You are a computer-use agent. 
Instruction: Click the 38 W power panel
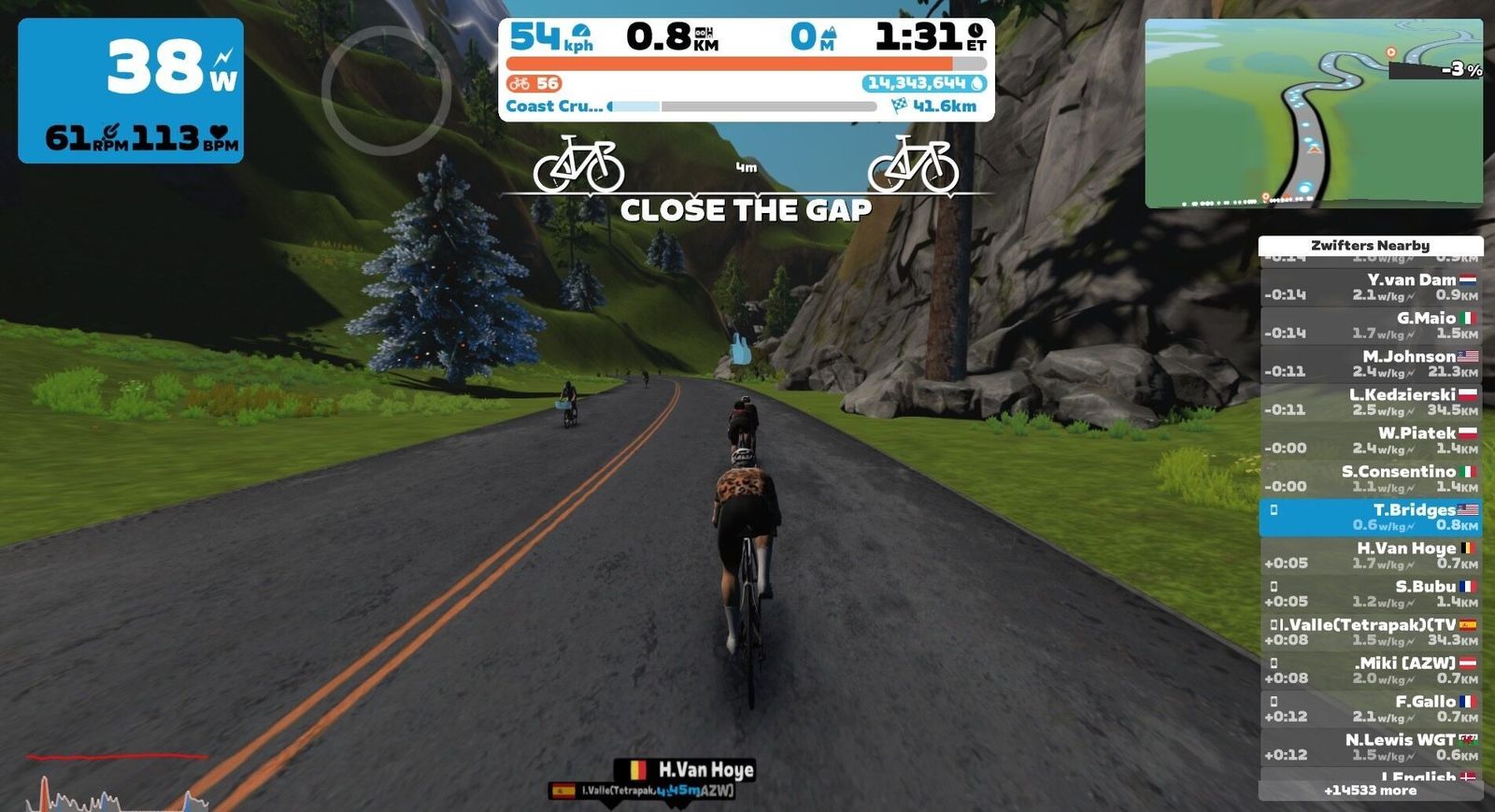tap(131, 91)
